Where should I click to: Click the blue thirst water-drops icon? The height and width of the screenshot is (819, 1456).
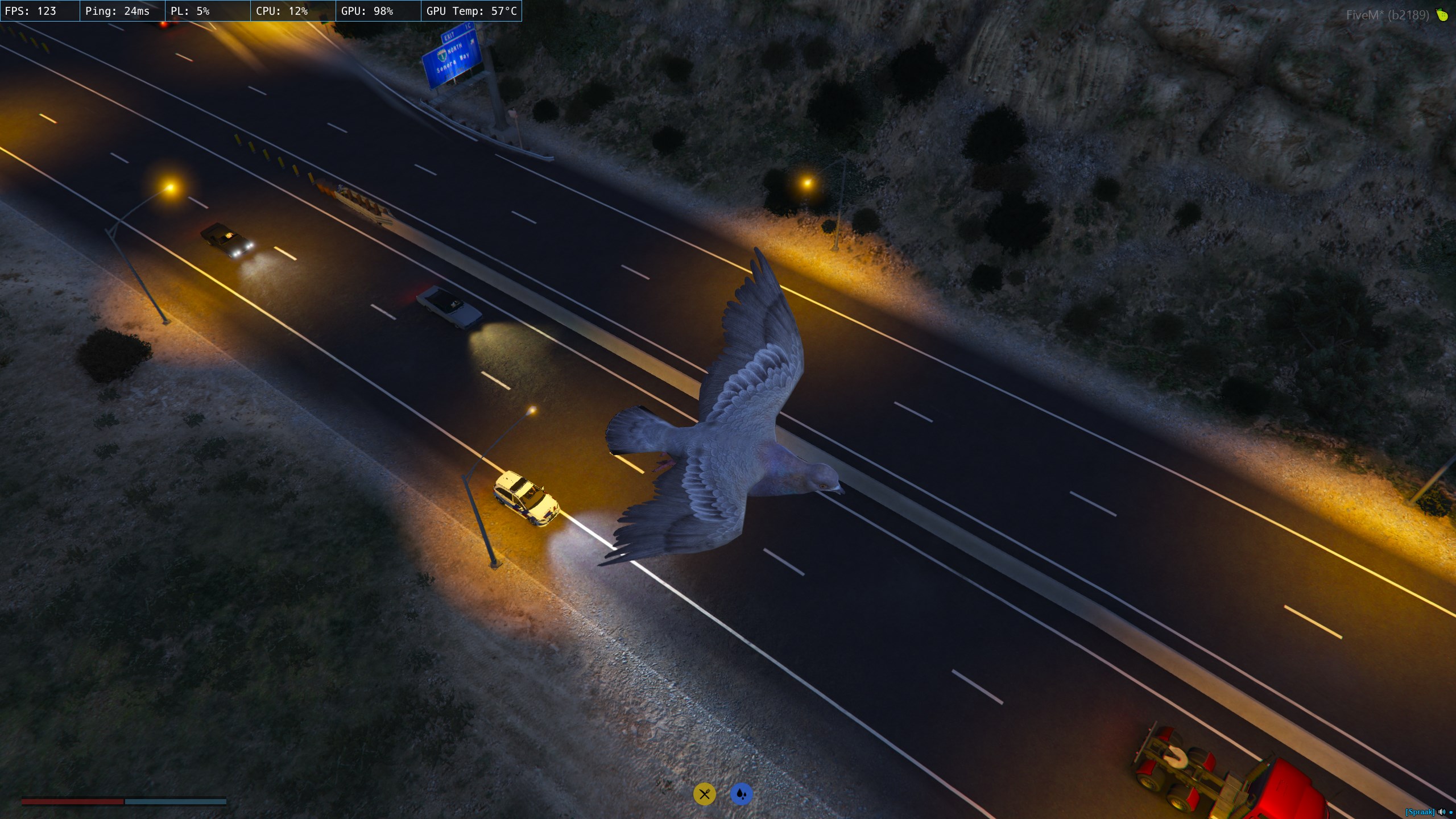click(741, 794)
